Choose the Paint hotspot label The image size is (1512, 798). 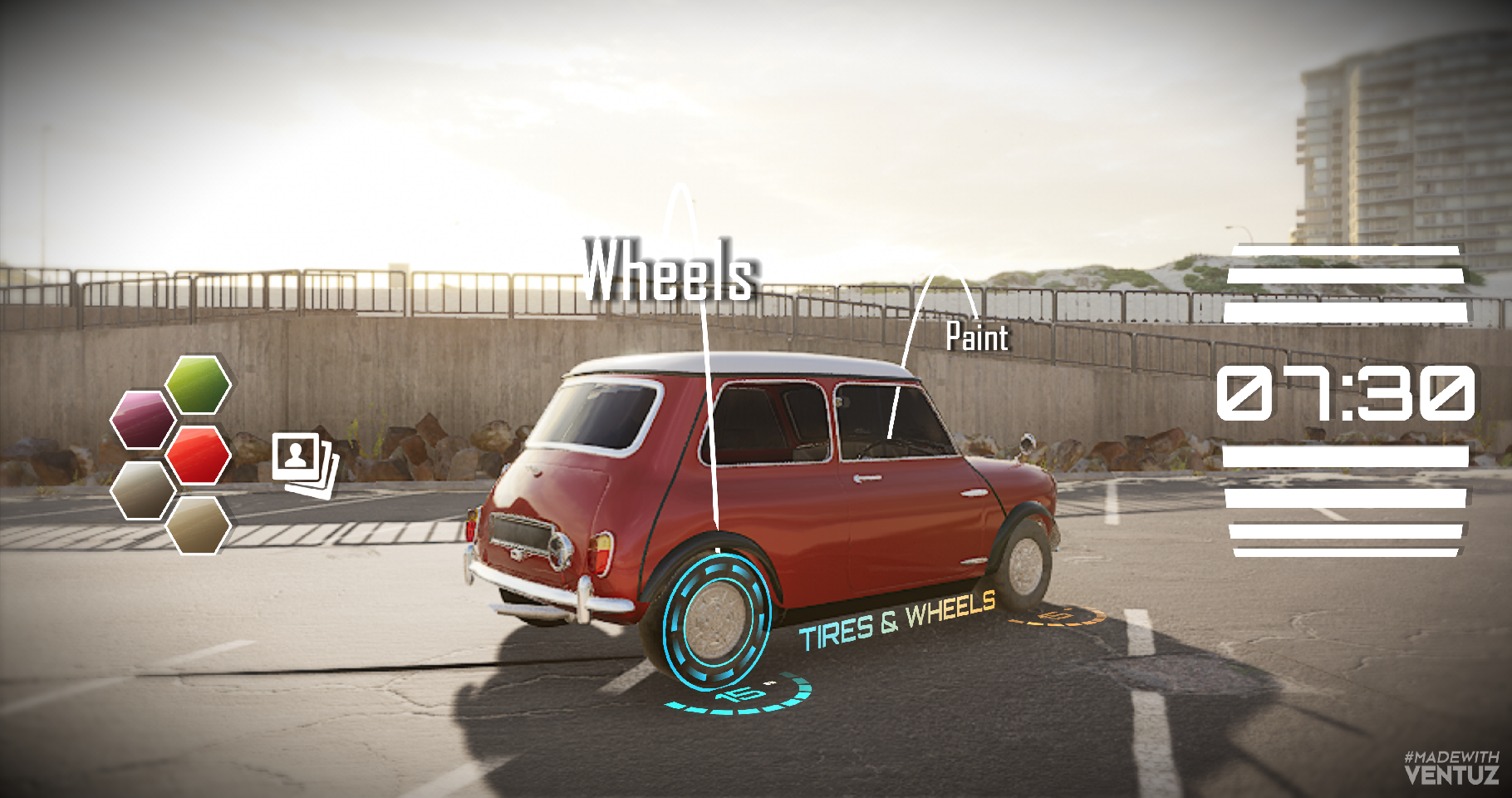coord(977,337)
